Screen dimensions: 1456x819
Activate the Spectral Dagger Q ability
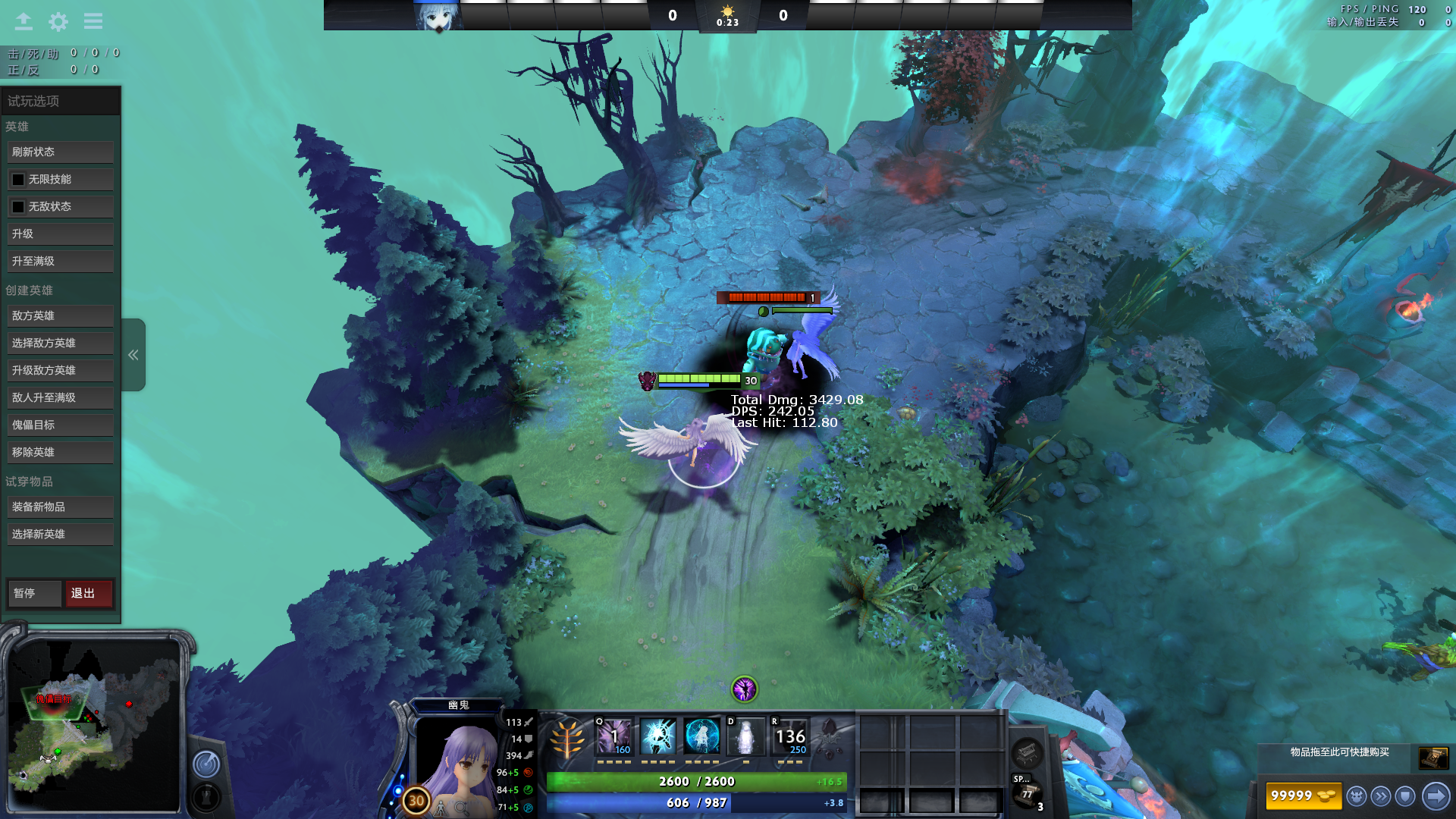click(x=613, y=737)
